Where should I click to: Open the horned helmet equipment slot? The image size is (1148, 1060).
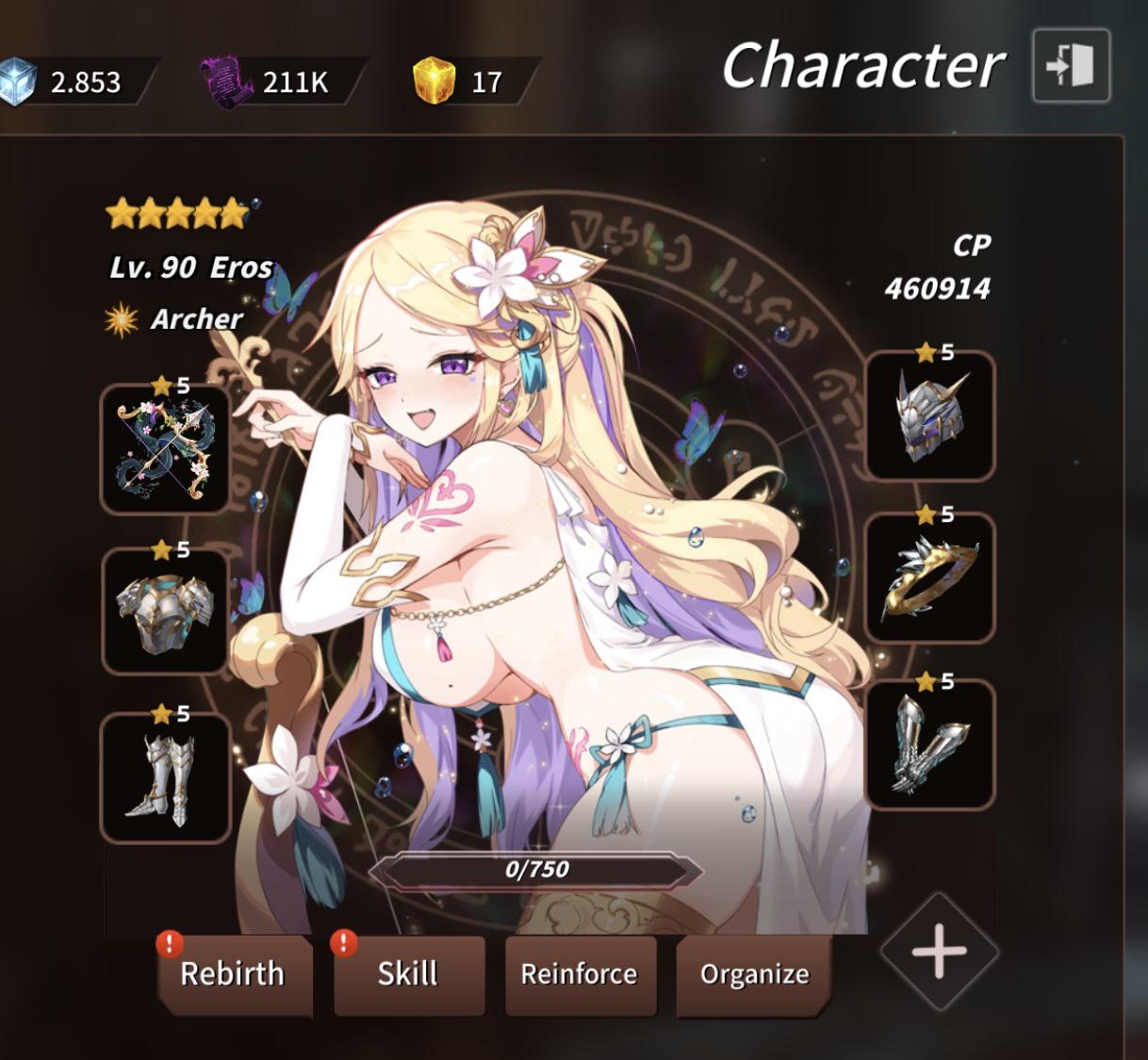point(930,416)
